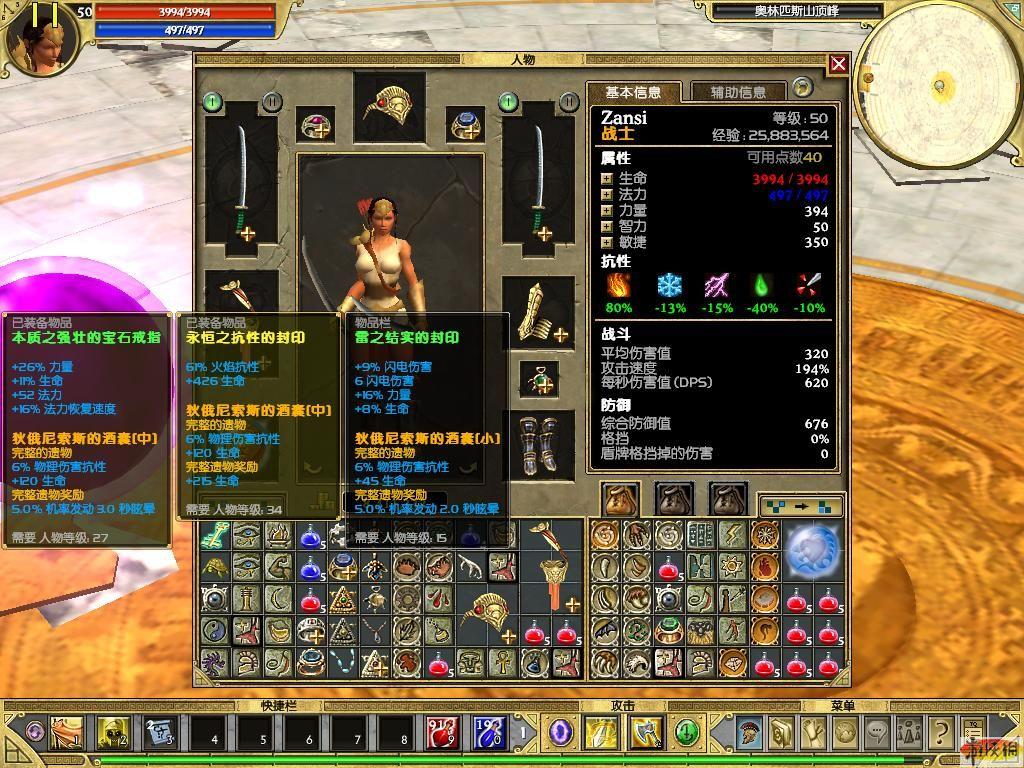
Task: Open the question mark help button
Action: (939, 733)
